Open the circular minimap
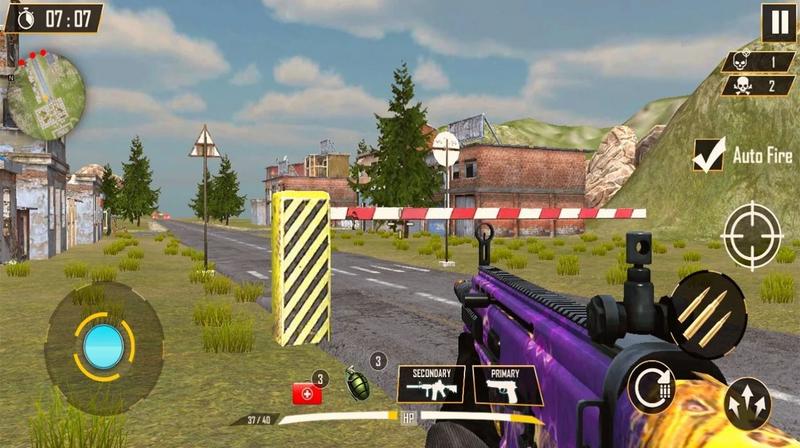 [46, 95]
